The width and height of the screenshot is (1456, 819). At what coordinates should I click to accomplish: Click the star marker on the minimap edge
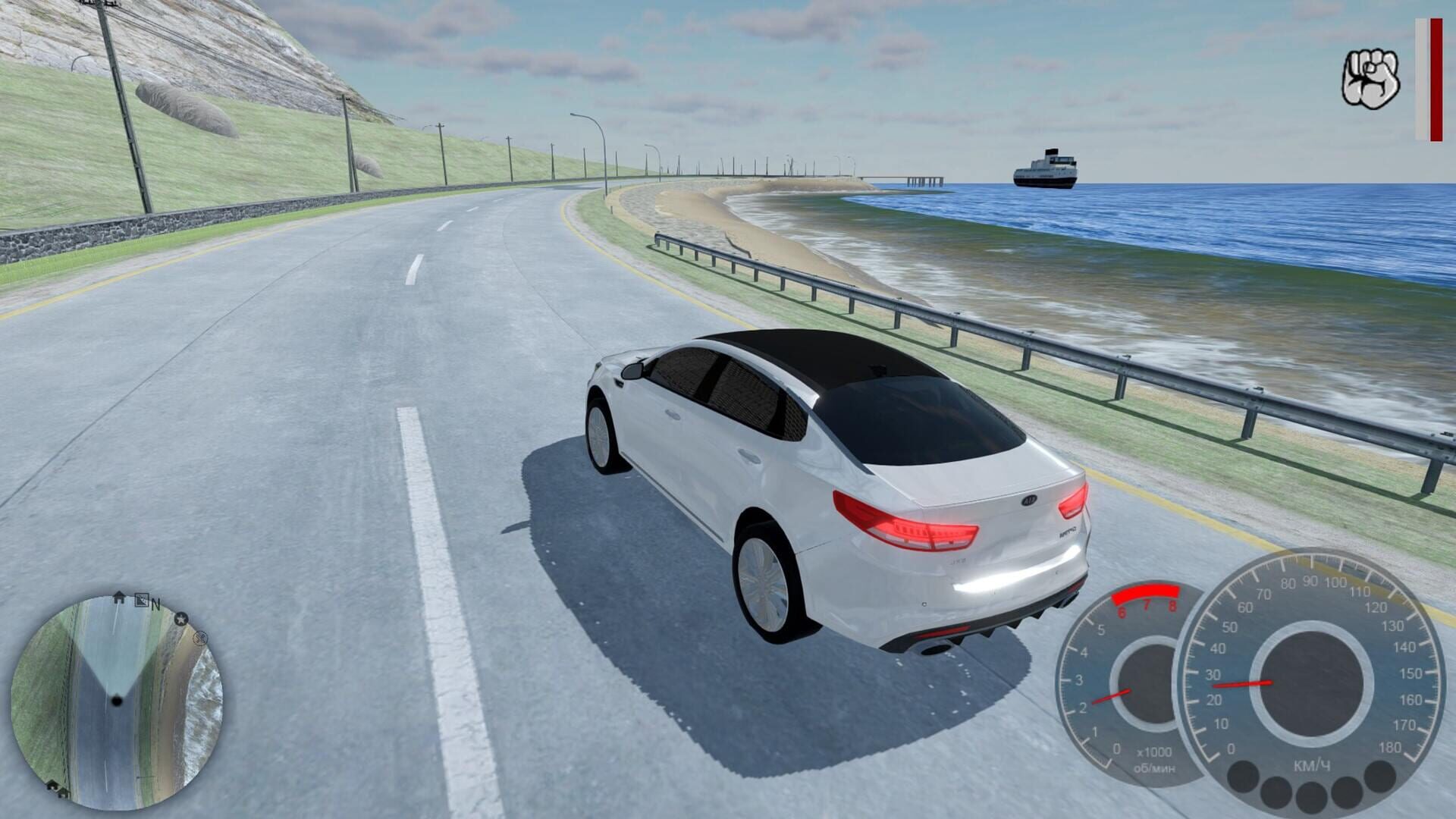[181, 619]
